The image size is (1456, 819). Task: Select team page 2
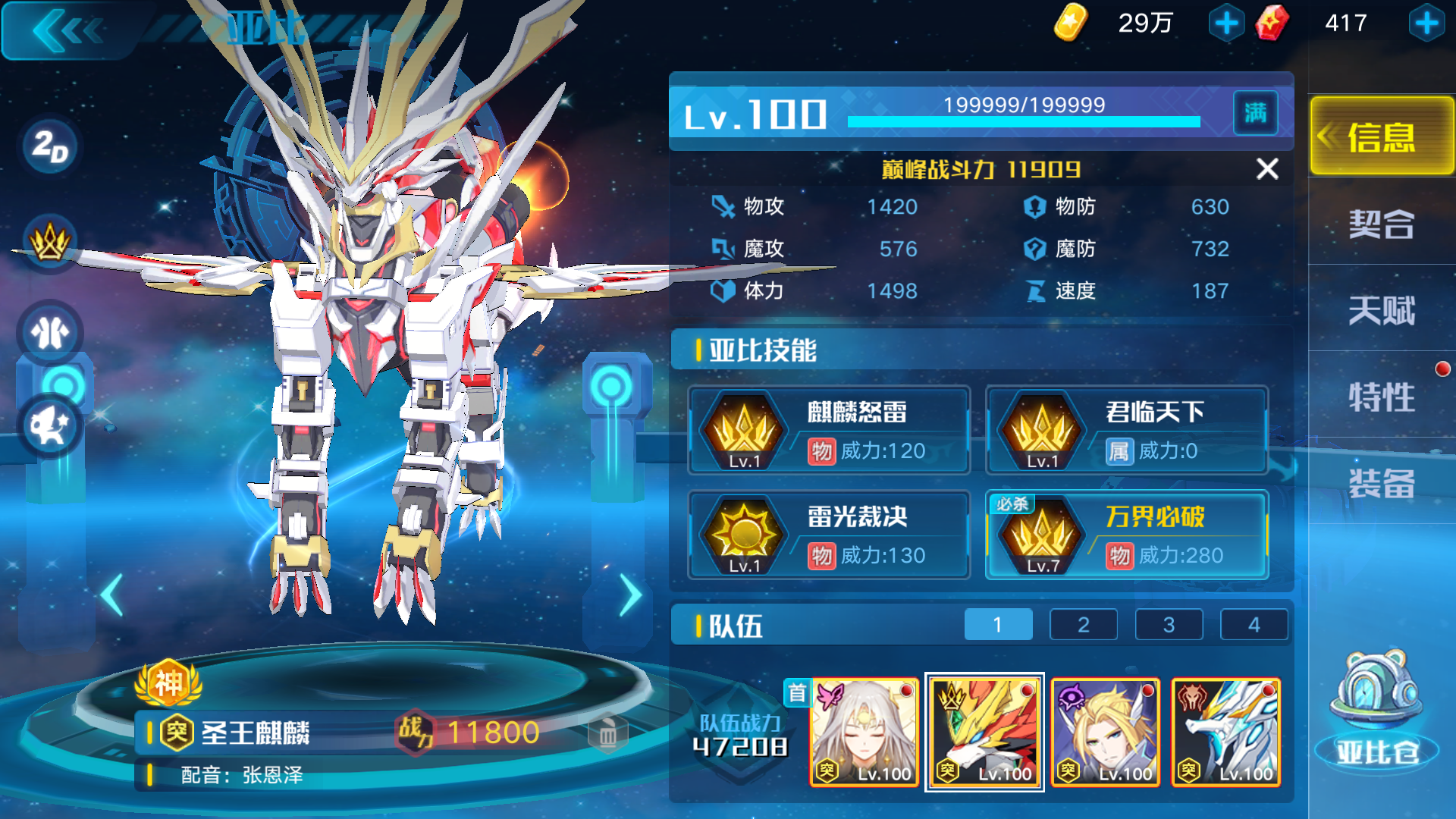tap(1083, 624)
